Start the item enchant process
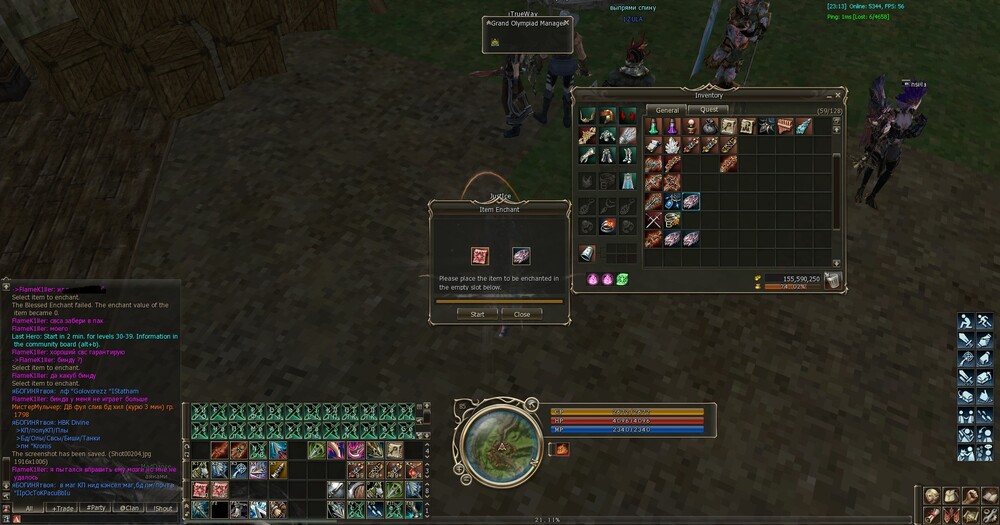Viewport: 1000px width, 525px height. click(477, 314)
